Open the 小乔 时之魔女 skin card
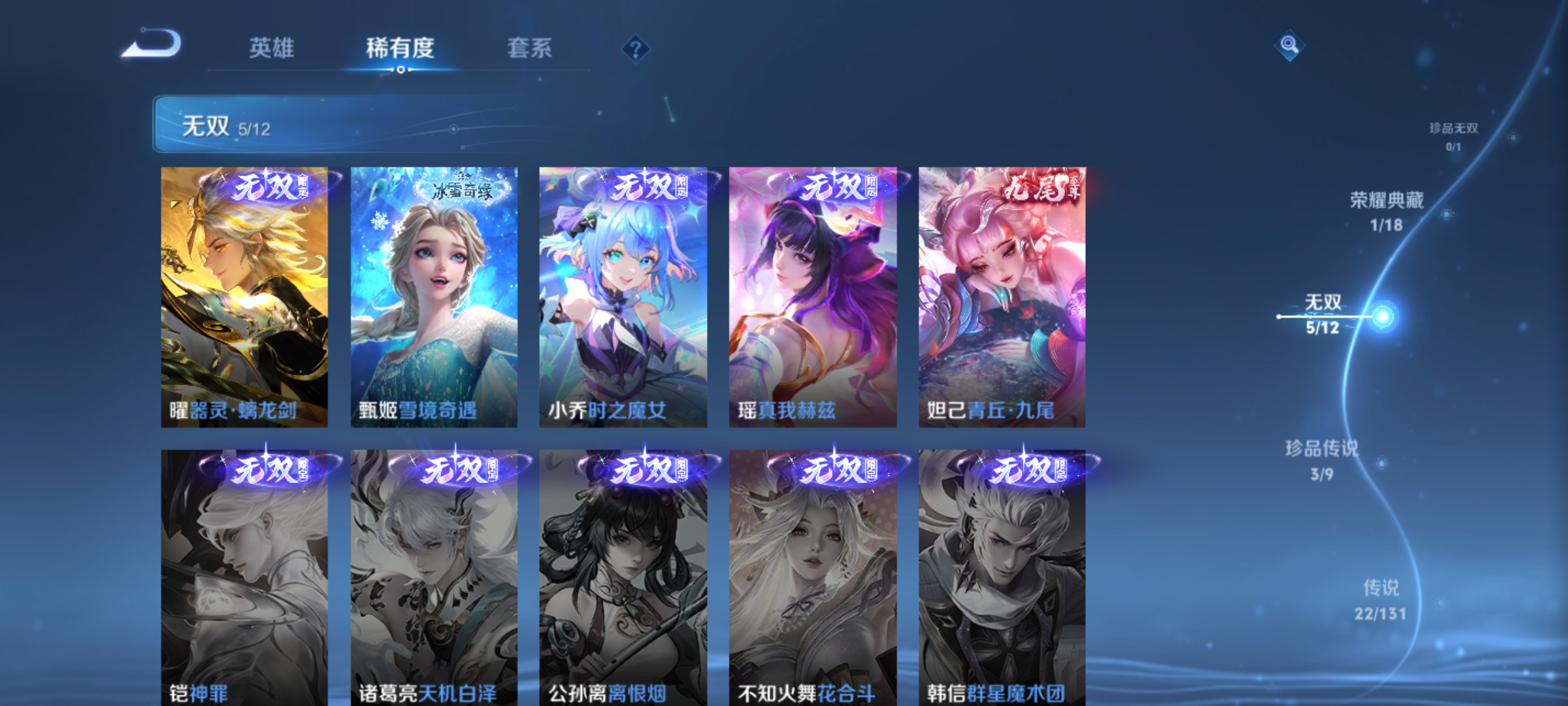This screenshot has width=1568, height=706. 623,297
